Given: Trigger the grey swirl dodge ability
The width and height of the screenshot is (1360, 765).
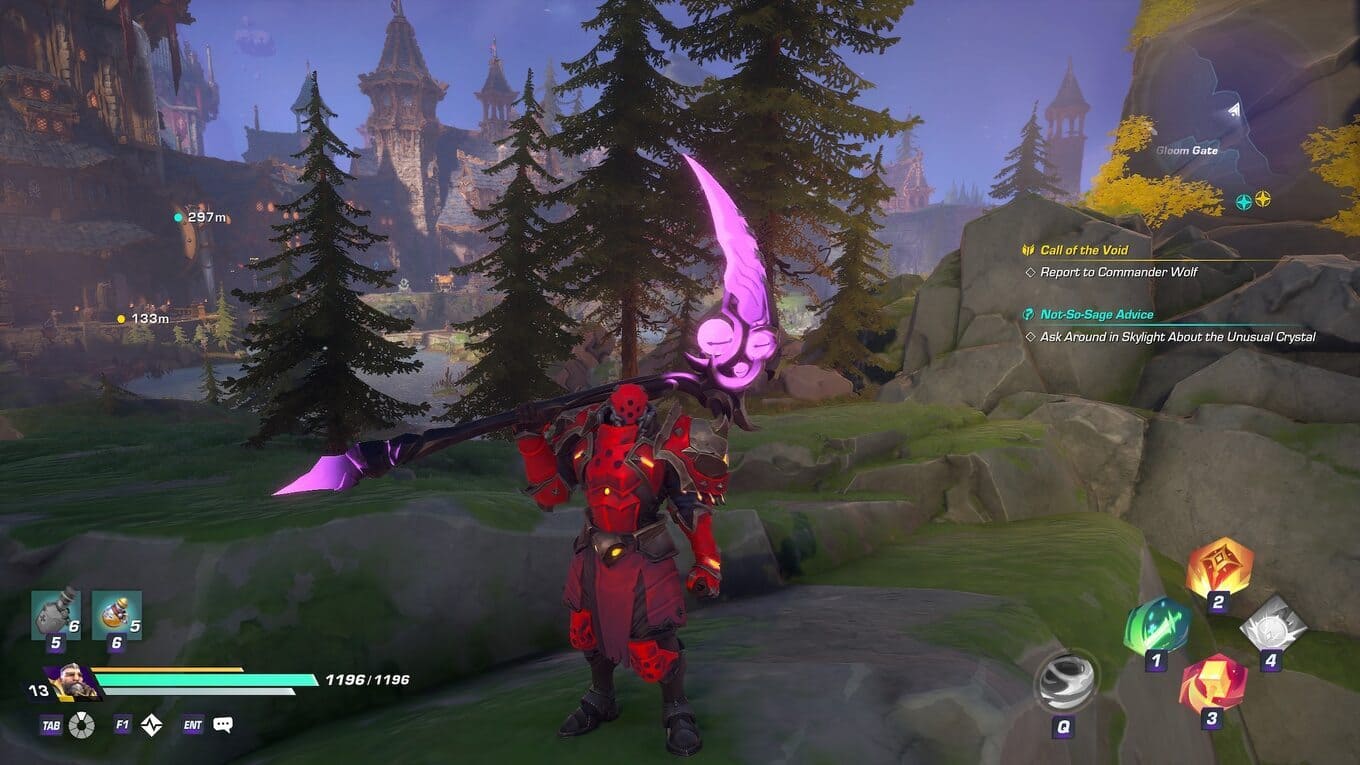Looking at the screenshot, I should pyautogui.click(x=1065, y=682).
